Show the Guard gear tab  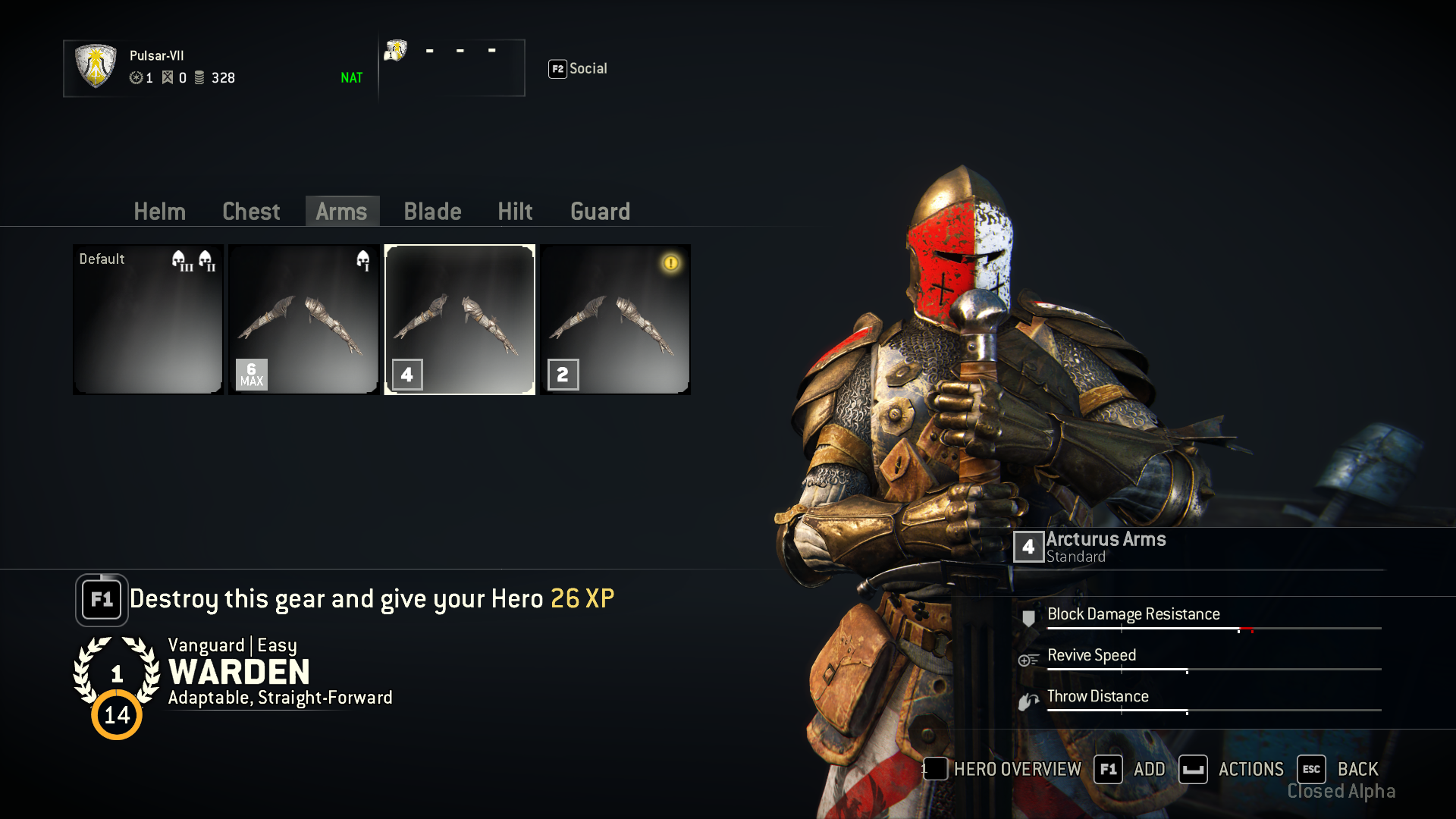(600, 212)
